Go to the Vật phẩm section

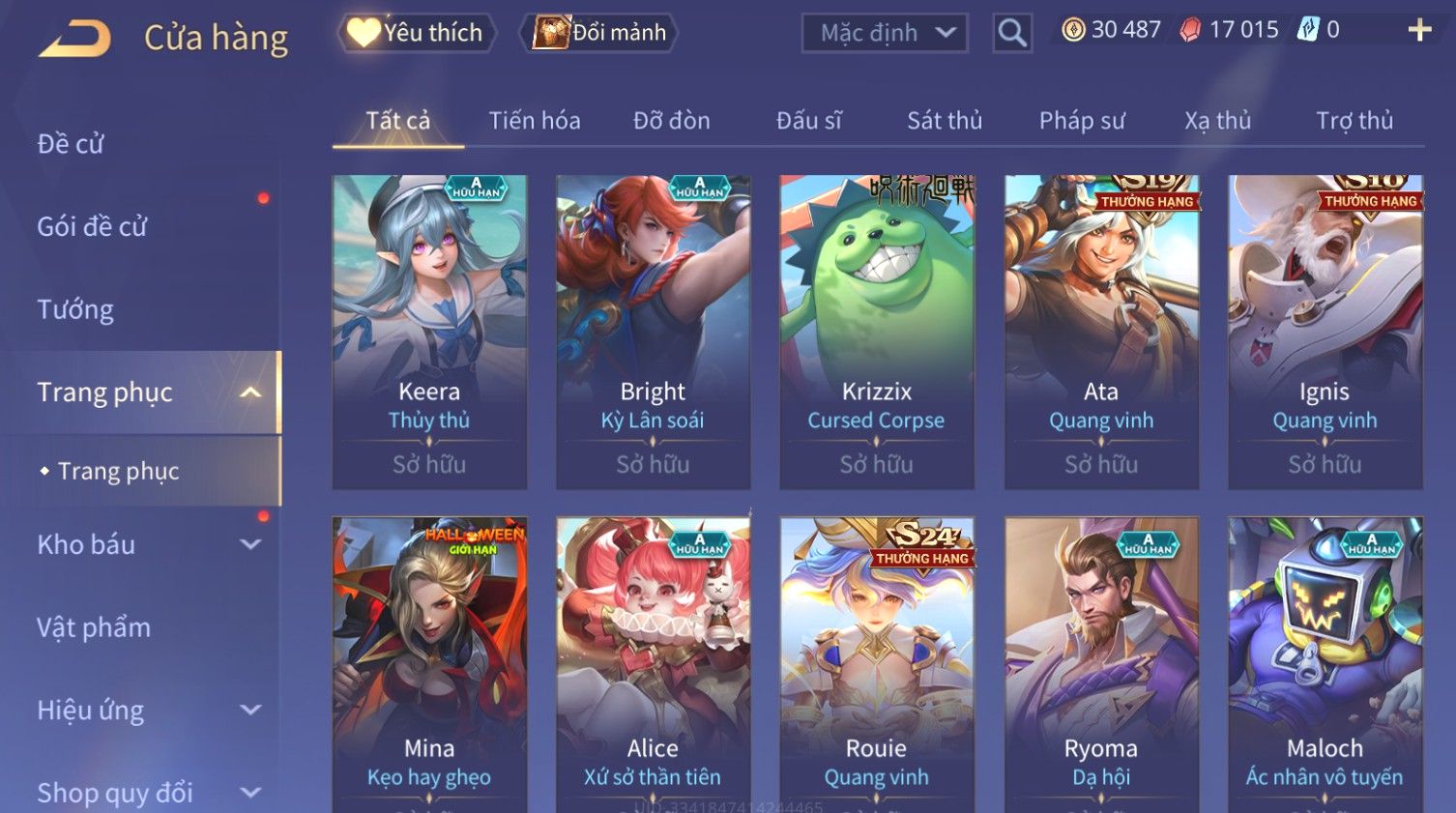pos(94,627)
